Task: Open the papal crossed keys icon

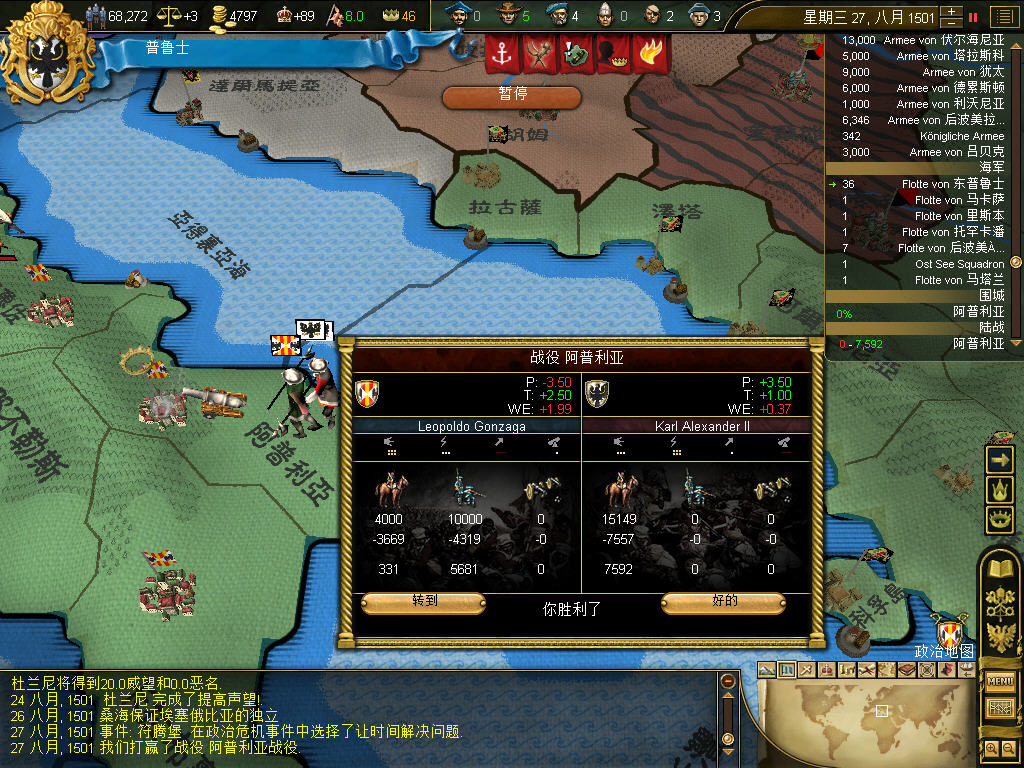Action: [x=1000, y=602]
